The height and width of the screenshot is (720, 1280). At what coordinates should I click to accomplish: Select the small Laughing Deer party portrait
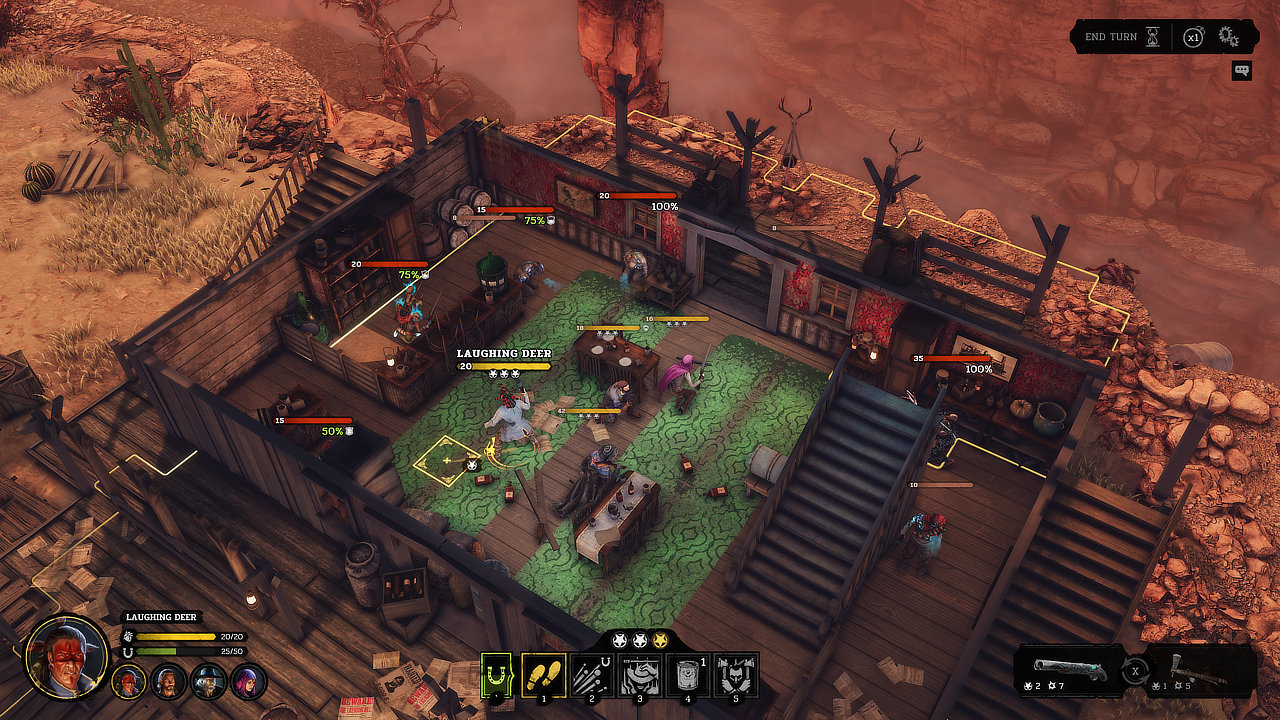[129, 682]
